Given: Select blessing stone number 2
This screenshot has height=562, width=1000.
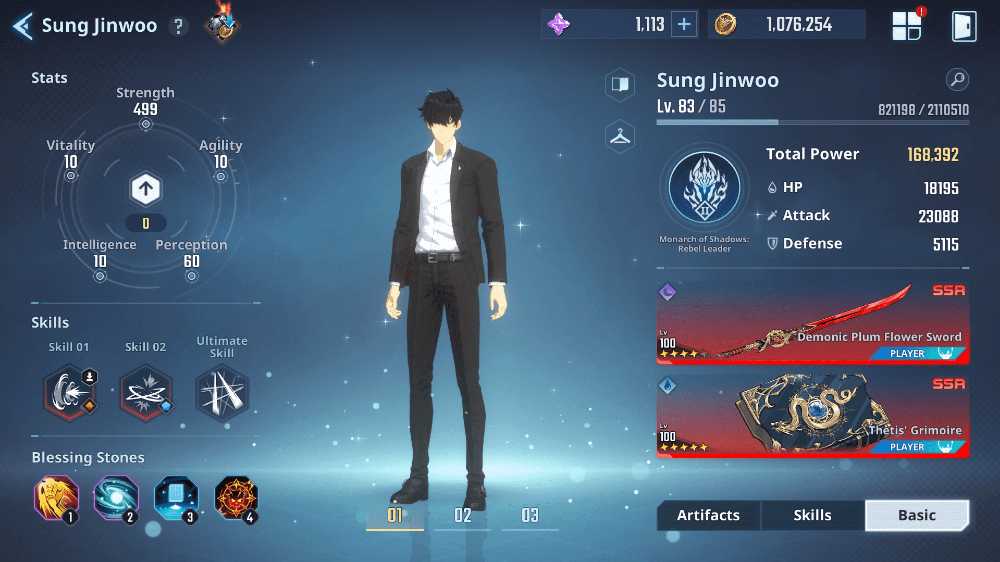Looking at the screenshot, I should click(115, 497).
